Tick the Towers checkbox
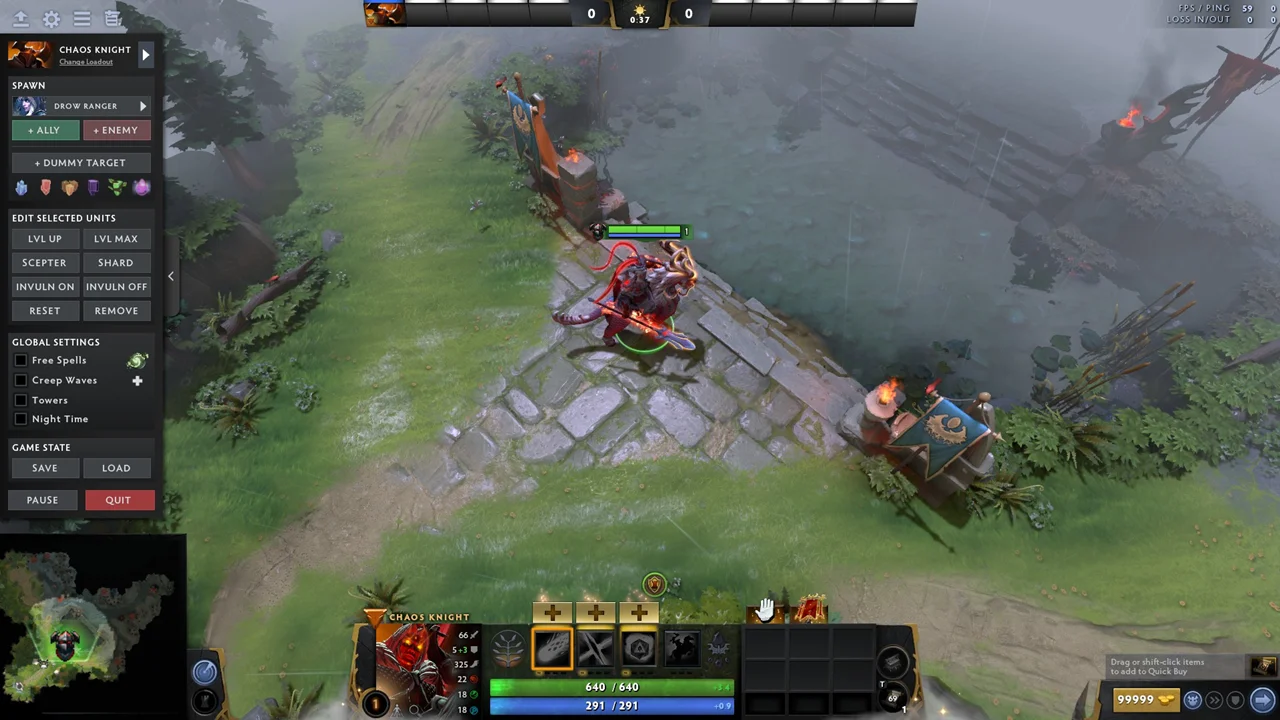Viewport: 1280px width, 720px height. coord(21,400)
